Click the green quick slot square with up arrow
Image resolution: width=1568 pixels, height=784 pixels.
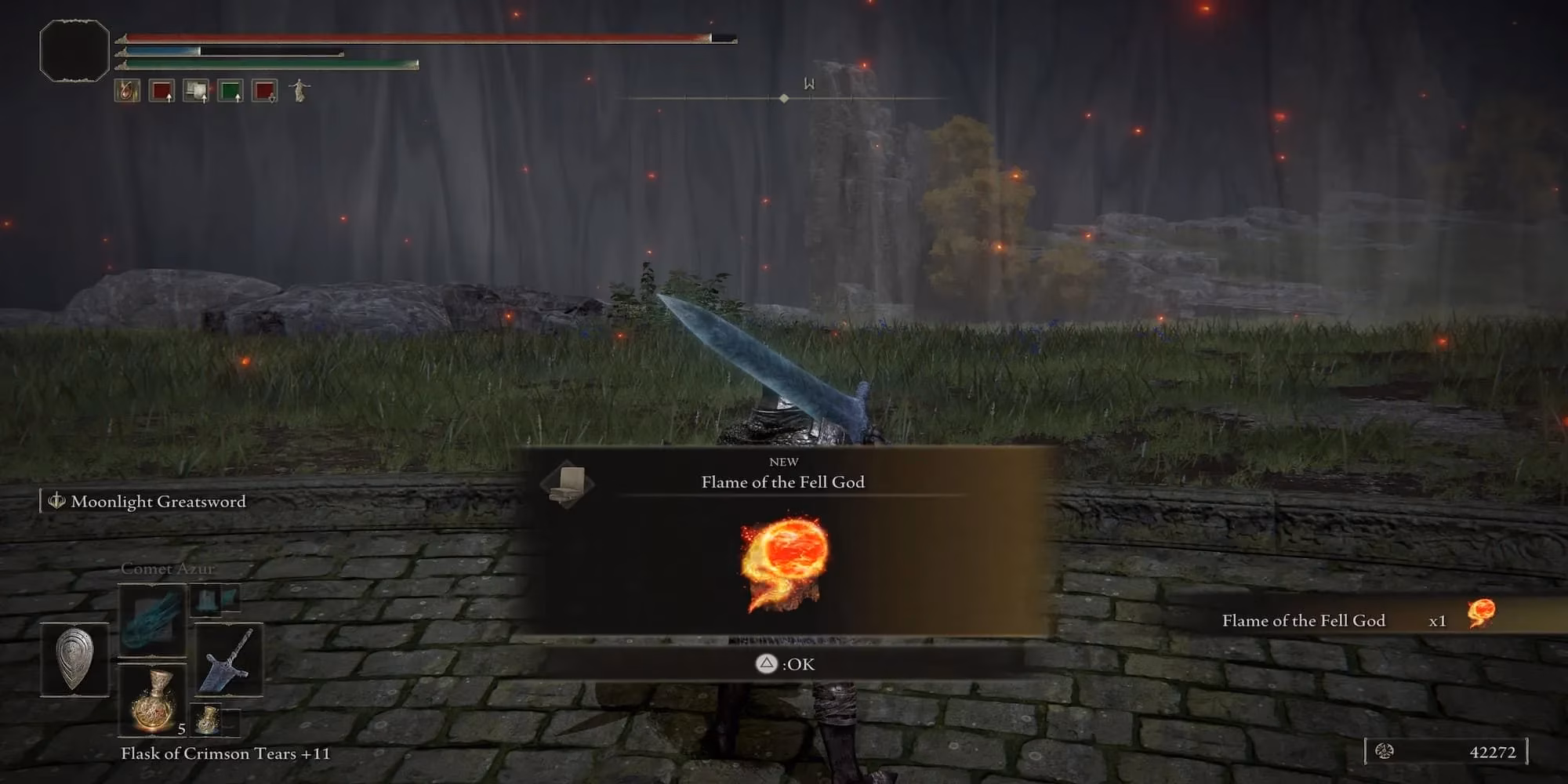coord(230,90)
